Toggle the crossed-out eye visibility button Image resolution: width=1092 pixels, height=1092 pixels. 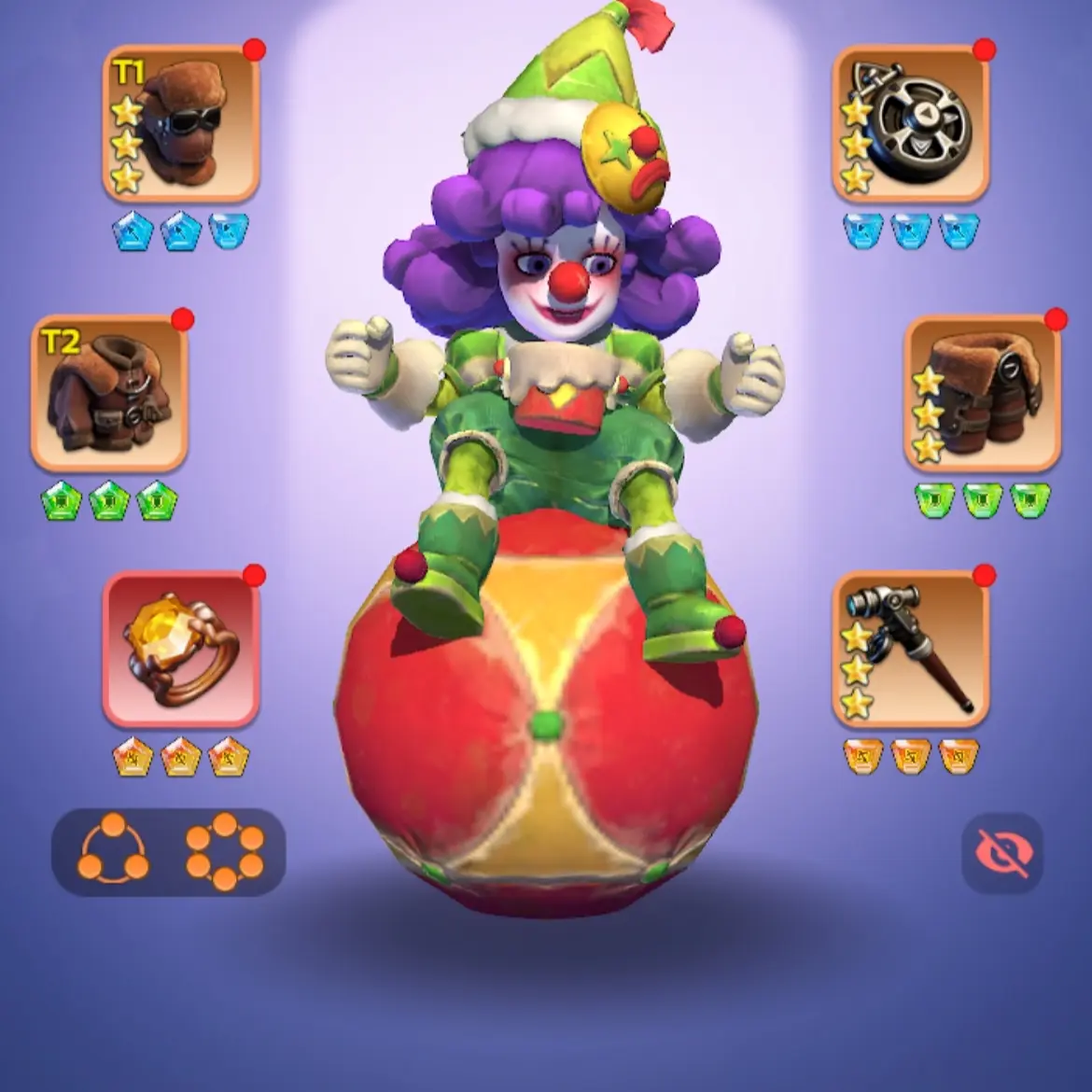[x=1002, y=853]
